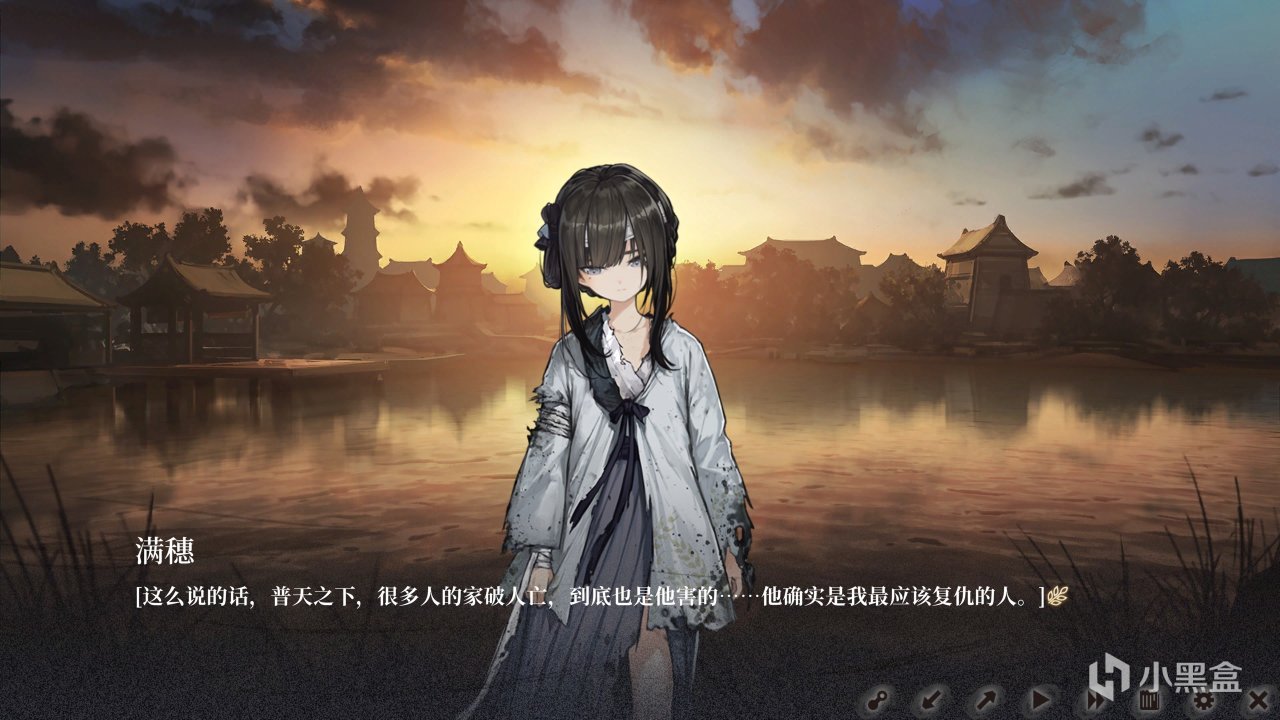
Task: Open quick load via the down-left arrow icon
Action: coord(930,700)
